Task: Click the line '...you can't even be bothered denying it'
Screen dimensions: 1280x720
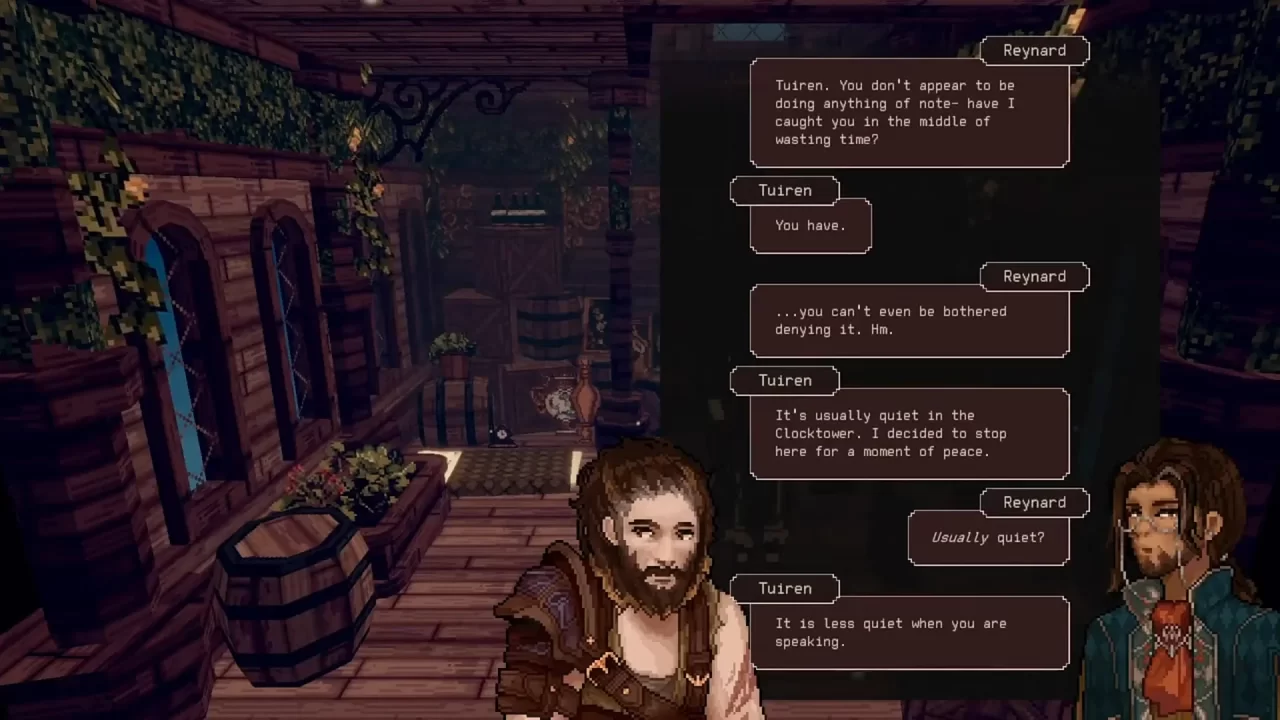Action: coord(908,320)
